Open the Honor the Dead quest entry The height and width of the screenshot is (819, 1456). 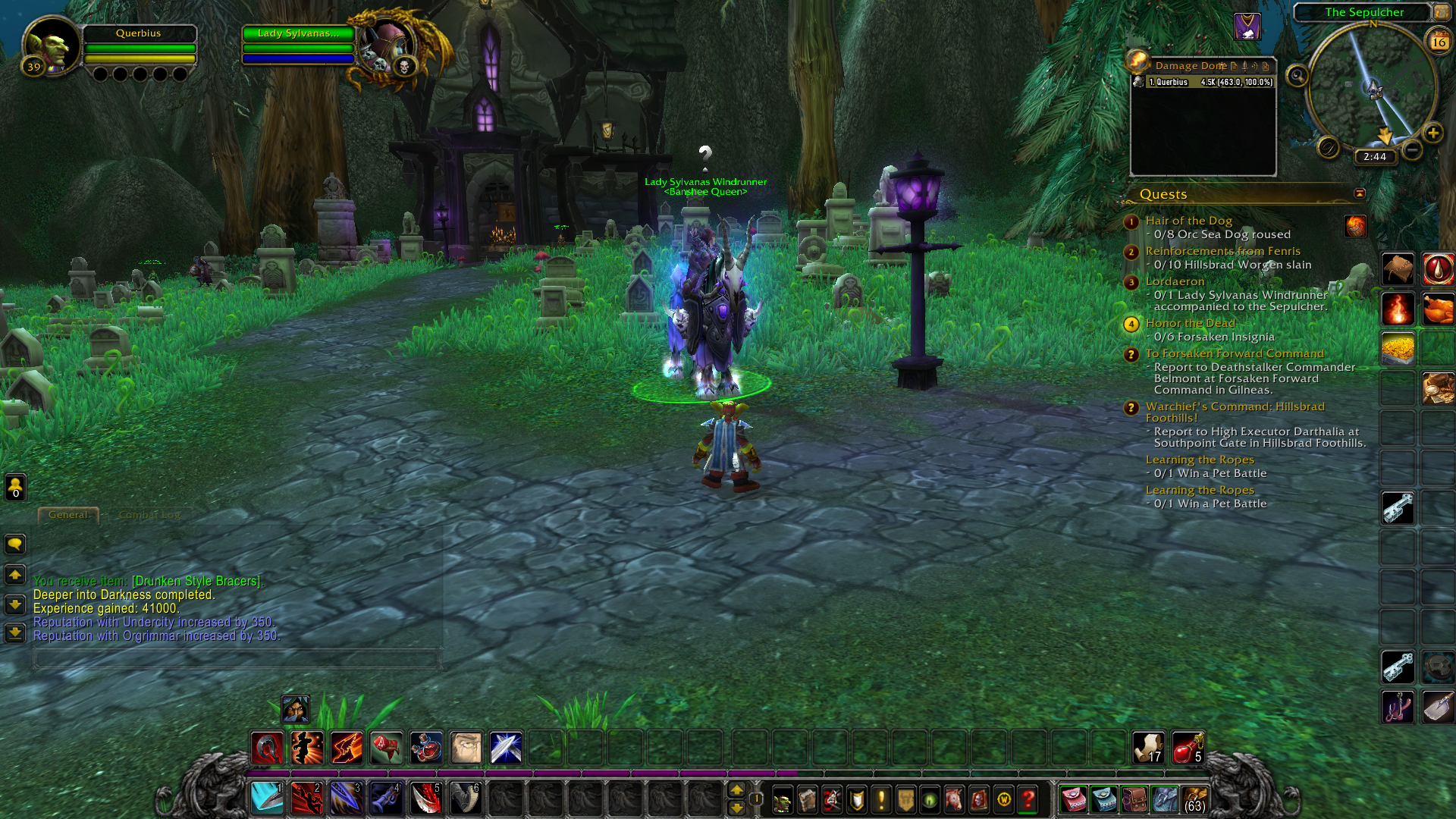[x=1190, y=323]
